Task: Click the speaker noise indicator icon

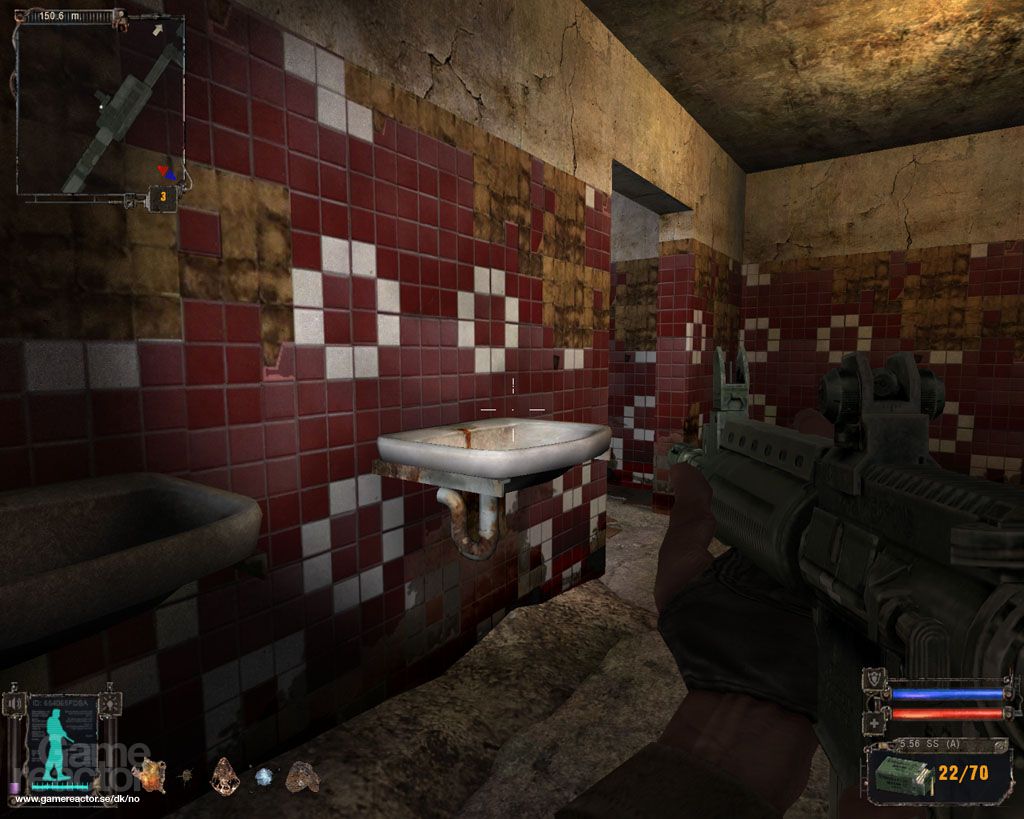Action: (15, 704)
